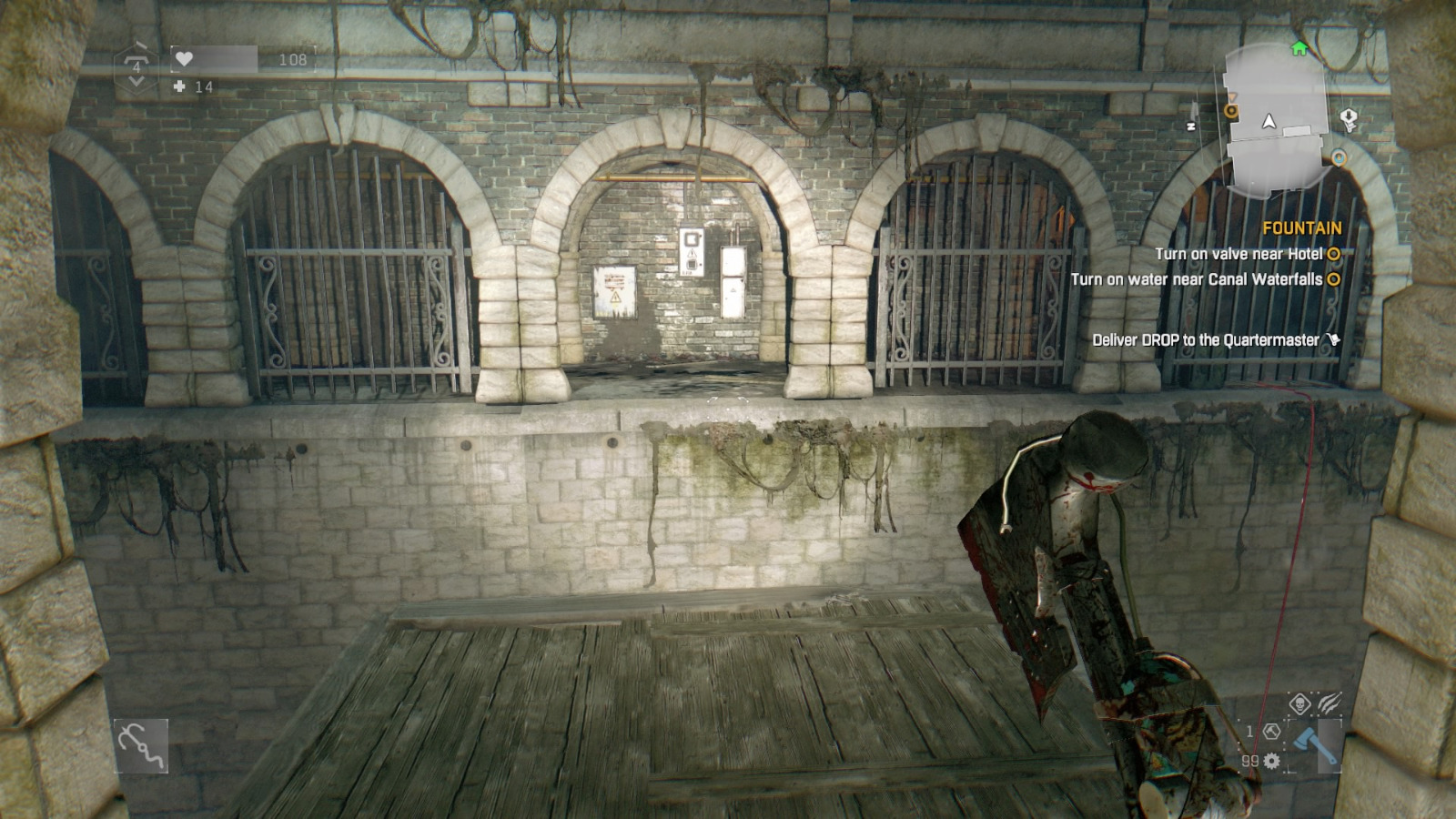
Task: Click the skull danger indicator icon
Action: (x=1299, y=703)
